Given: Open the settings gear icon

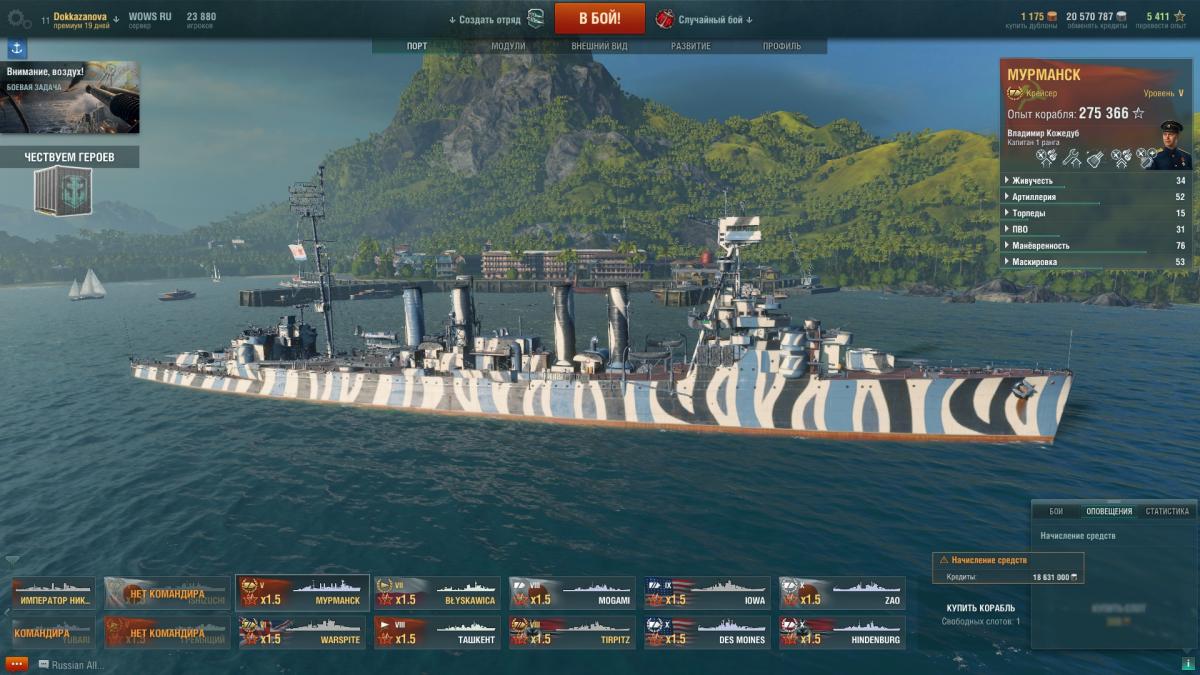Looking at the screenshot, I should (x=19, y=19).
